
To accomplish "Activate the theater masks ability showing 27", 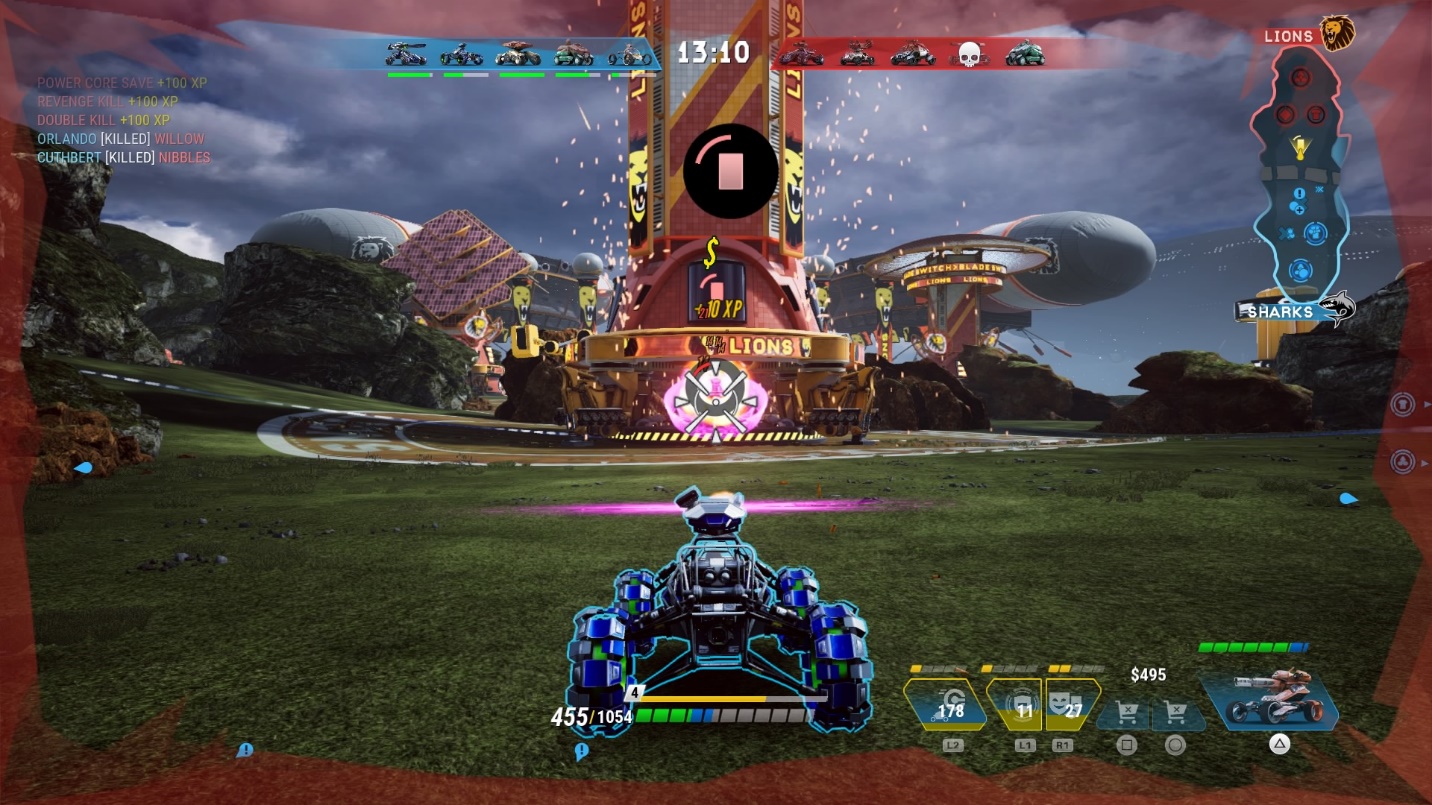I will coord(1073,705).
